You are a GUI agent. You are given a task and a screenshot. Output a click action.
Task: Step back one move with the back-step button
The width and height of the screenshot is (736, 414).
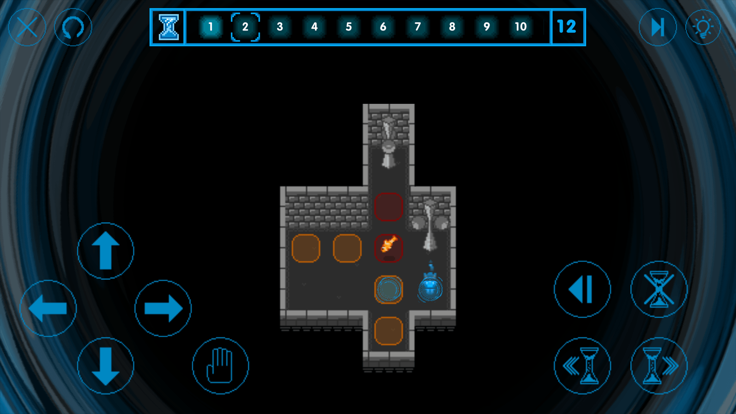point(582,290)
